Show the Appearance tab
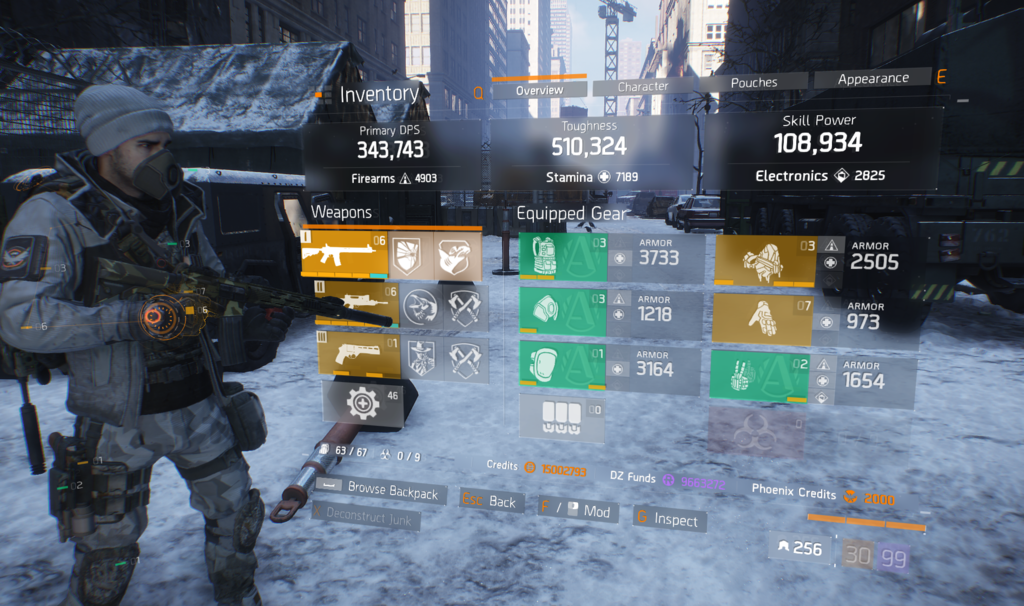Image resolution: width=1024 pixels, height=606 pixels. pos(873,78)
